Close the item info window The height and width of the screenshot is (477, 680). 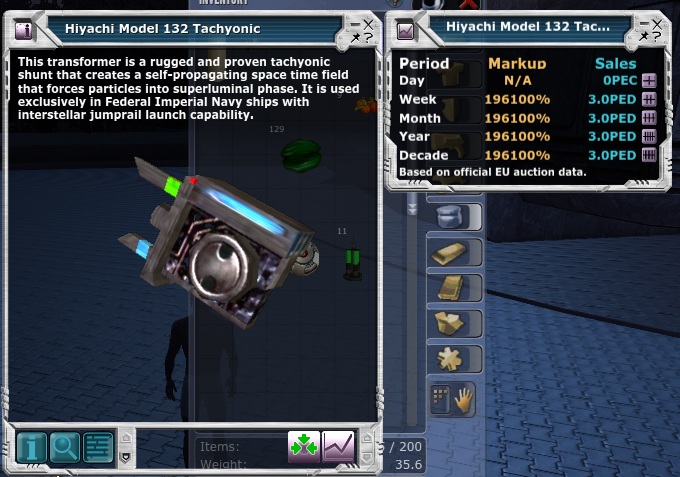tap(367, 23)
